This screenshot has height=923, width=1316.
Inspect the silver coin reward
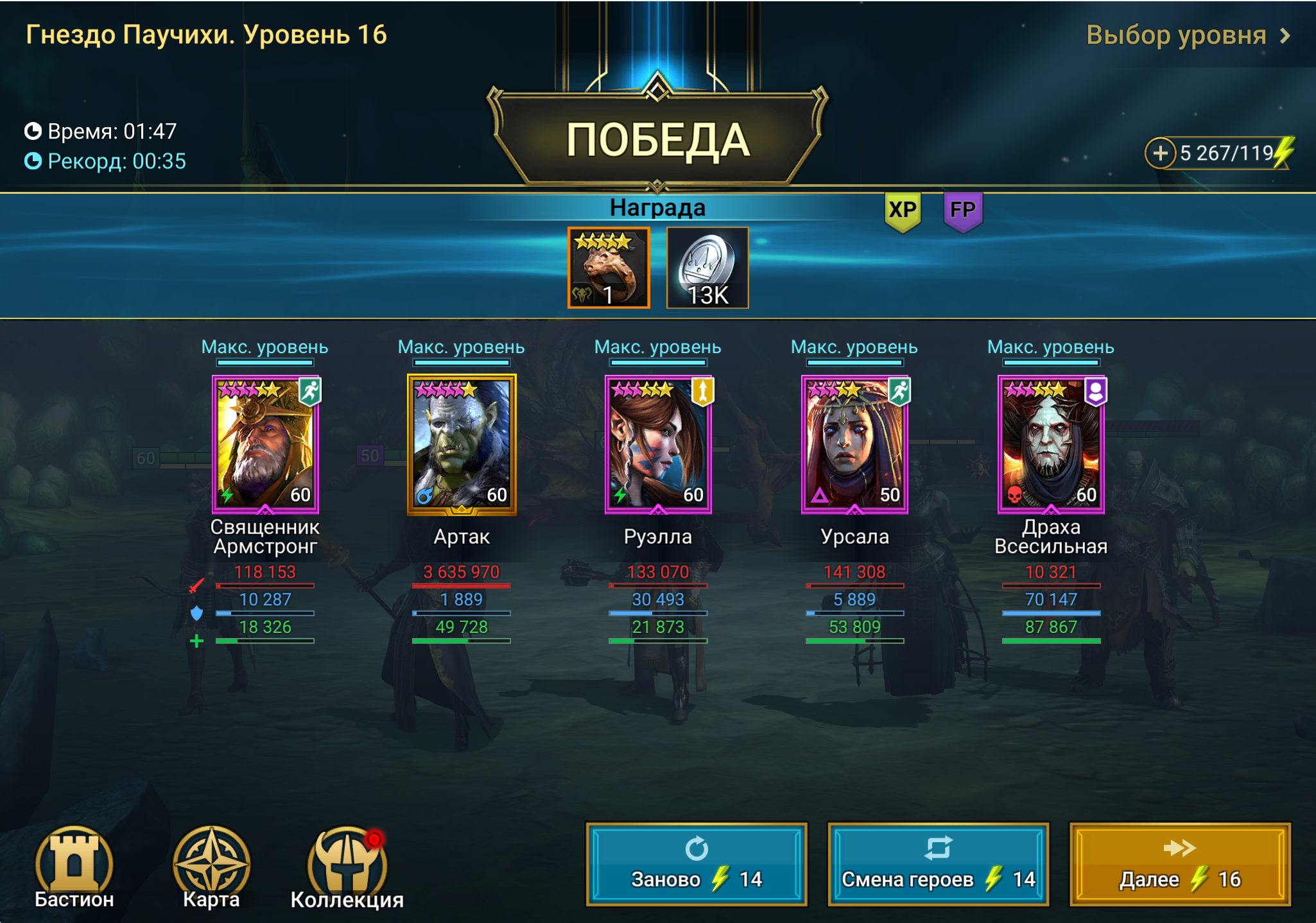tap(707, 268)
